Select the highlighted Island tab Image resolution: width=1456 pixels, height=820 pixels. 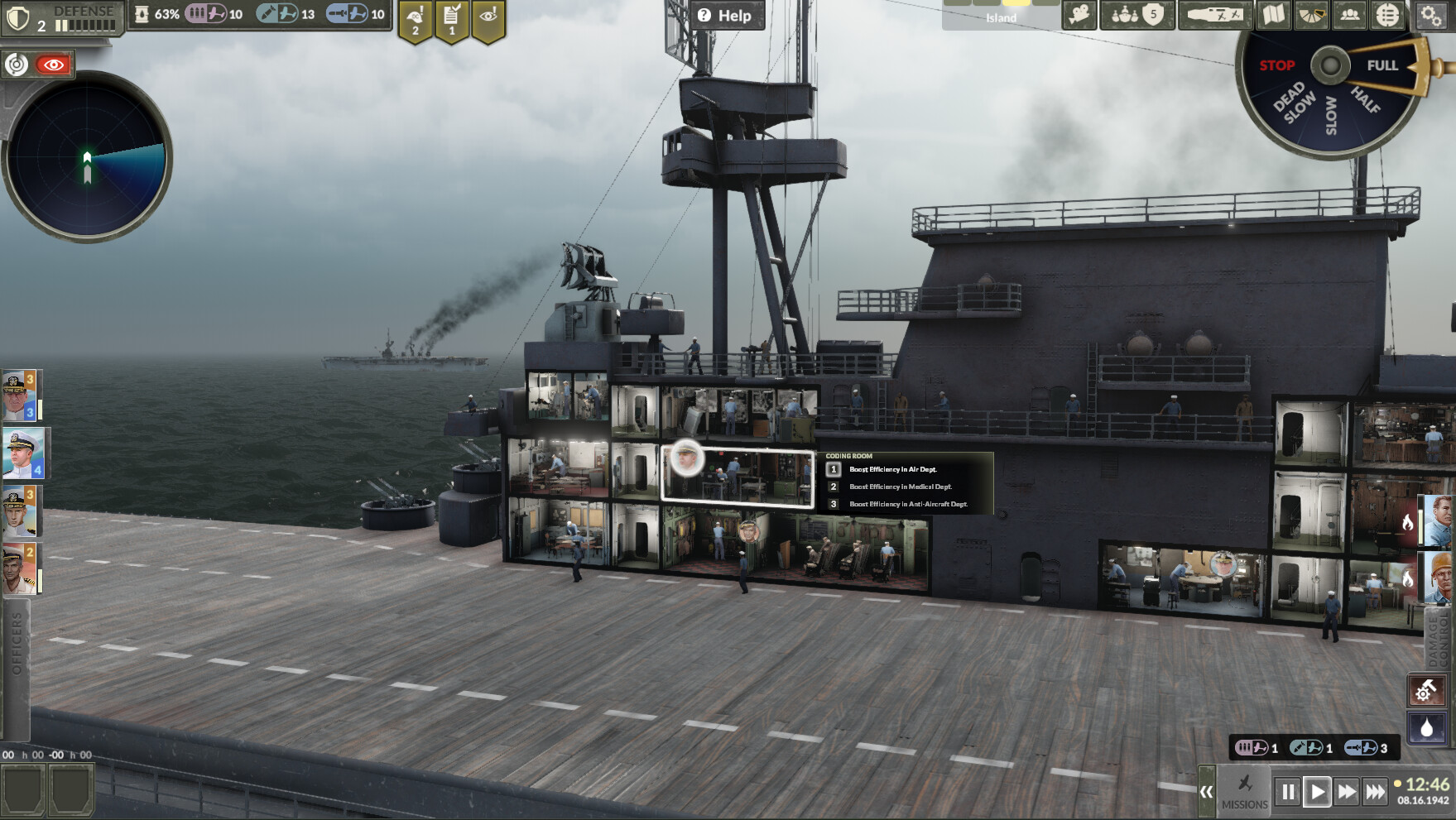point(1002,17)
